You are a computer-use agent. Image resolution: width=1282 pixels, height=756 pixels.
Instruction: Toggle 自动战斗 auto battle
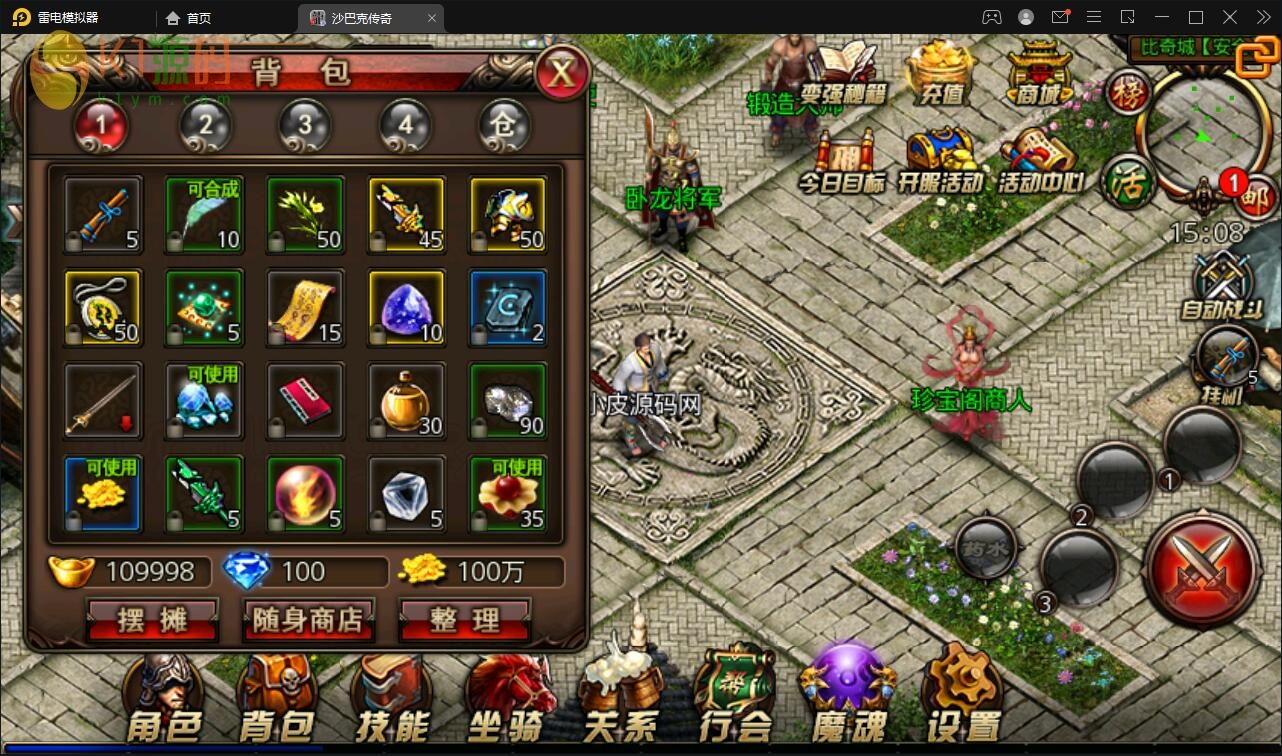pyautogui.click(x=1222, y=286)
